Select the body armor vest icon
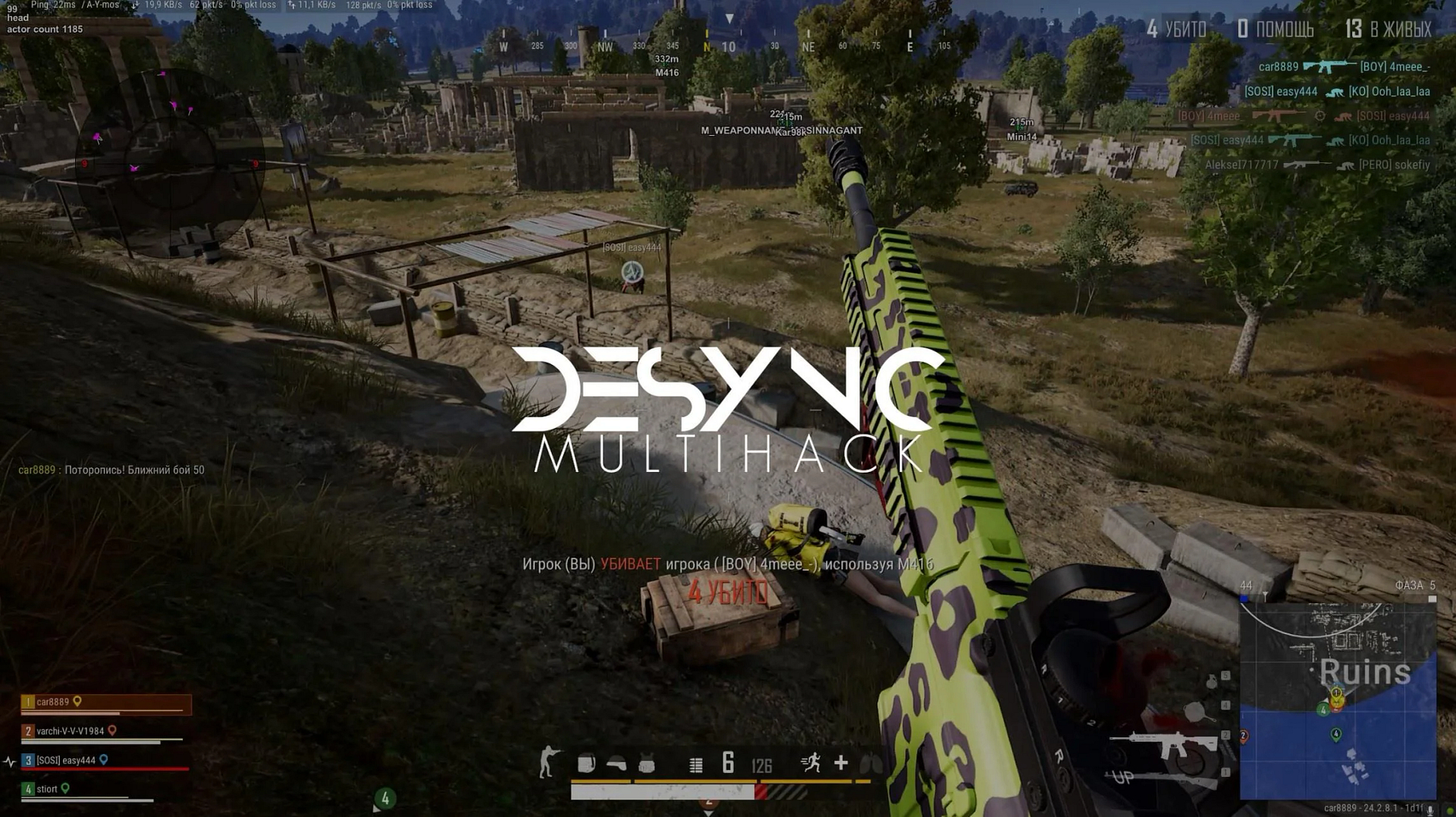The width and height of the screenshot is (1456, 817). [x=645, y=765]
